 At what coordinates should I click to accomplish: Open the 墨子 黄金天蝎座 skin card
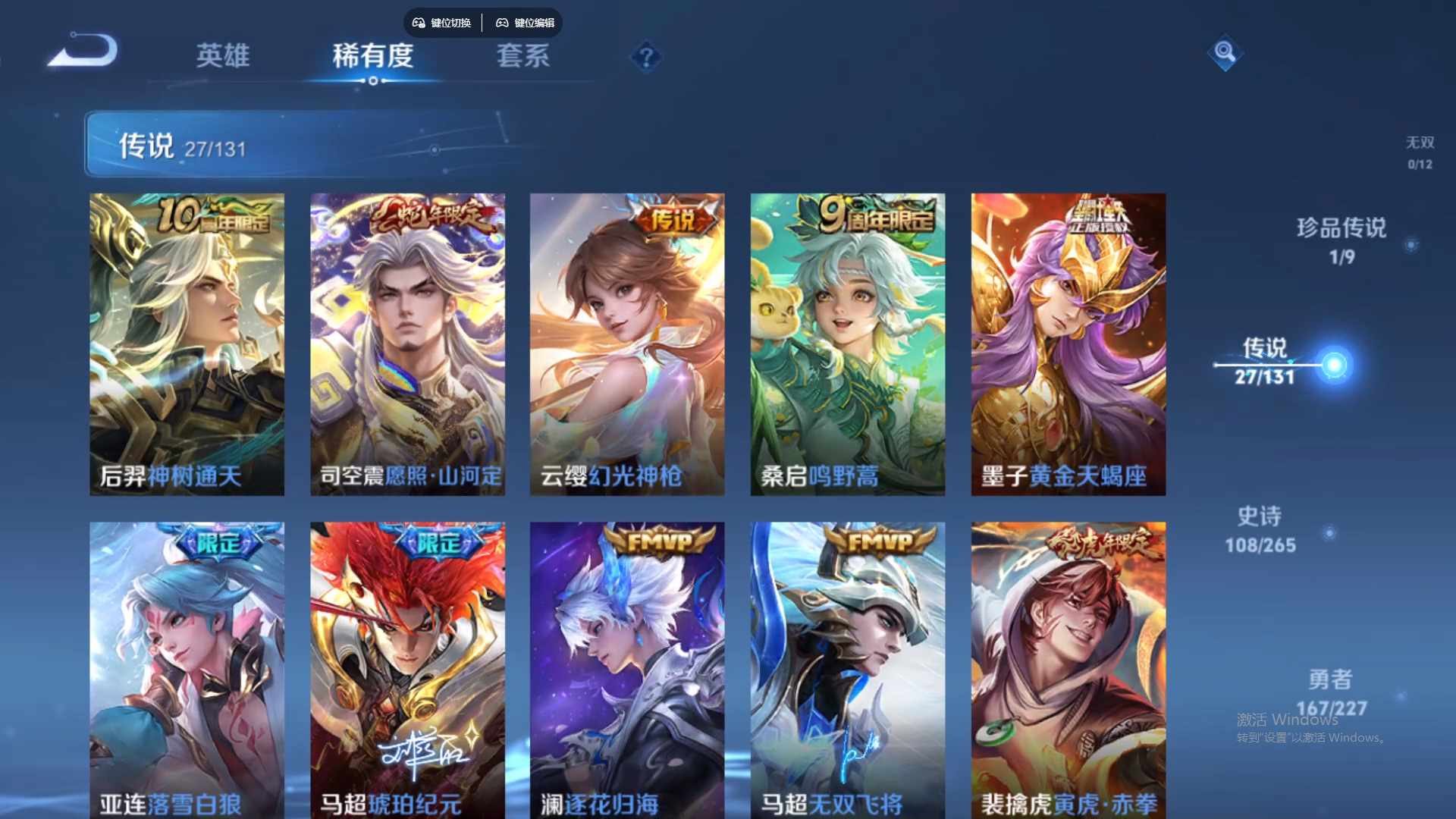pyautogui.click(x=1068, y=341)
